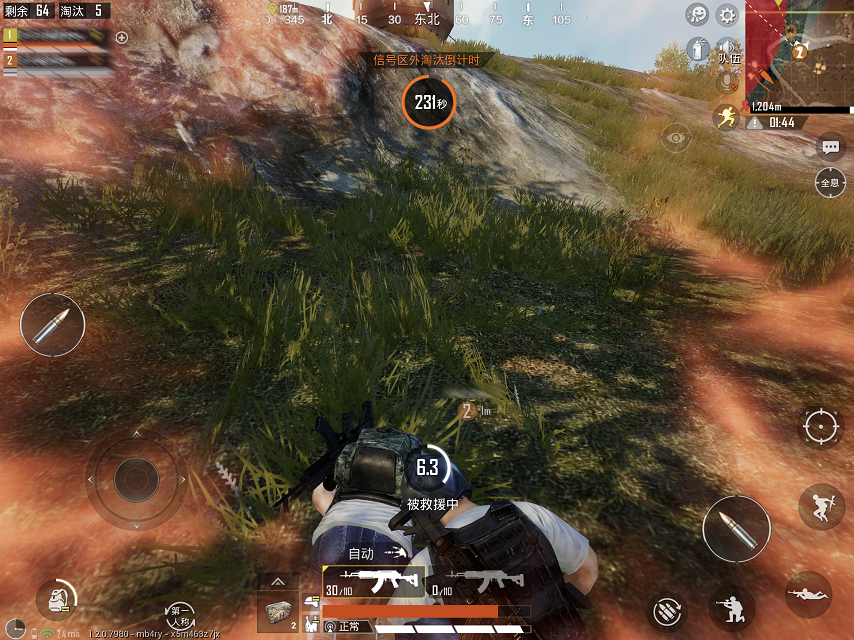Toggle the free-look eye button
This screenshot has height=640, width=854.
pos(676,137)
